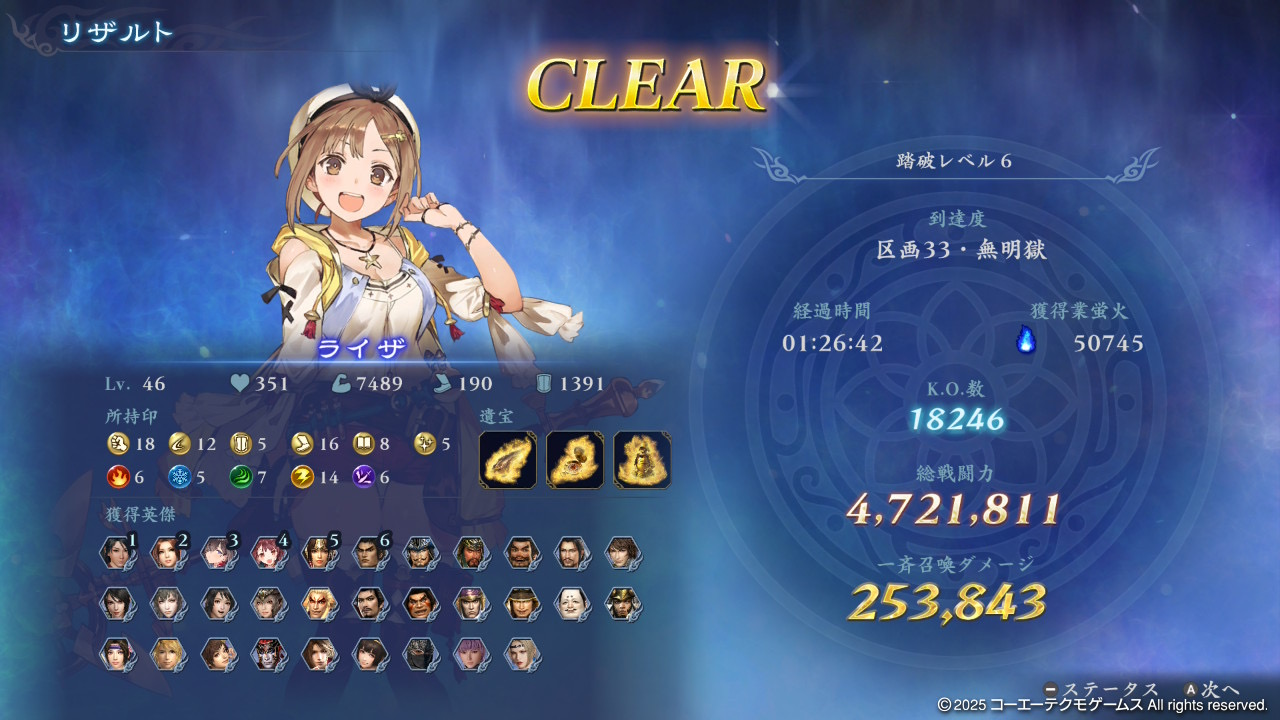The height and width of the screenshot is (720, 1280).
Task: Click the blue ice snowflake emblem
Action: tap(180, 477)
